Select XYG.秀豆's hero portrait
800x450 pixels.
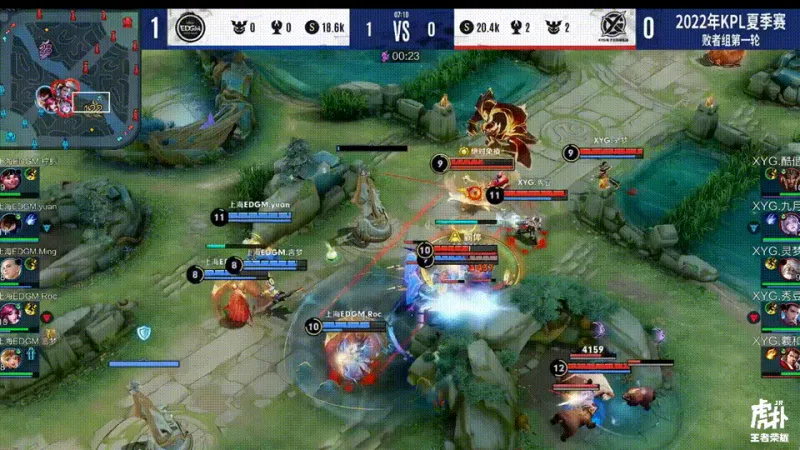(787, 313)
